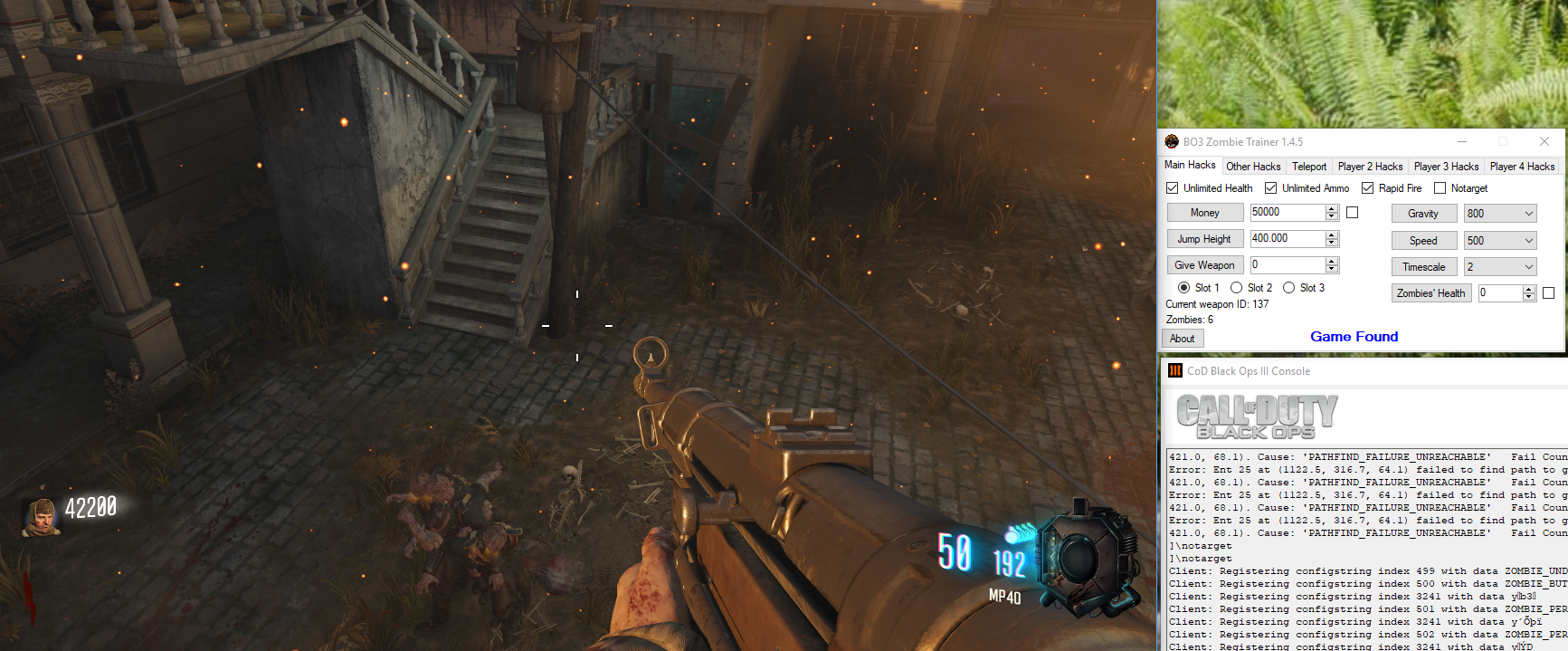This screenshot has height=651, width=1568.
Task: Switch to the Other Hacks tab
Action: [x=1253, y=167]
